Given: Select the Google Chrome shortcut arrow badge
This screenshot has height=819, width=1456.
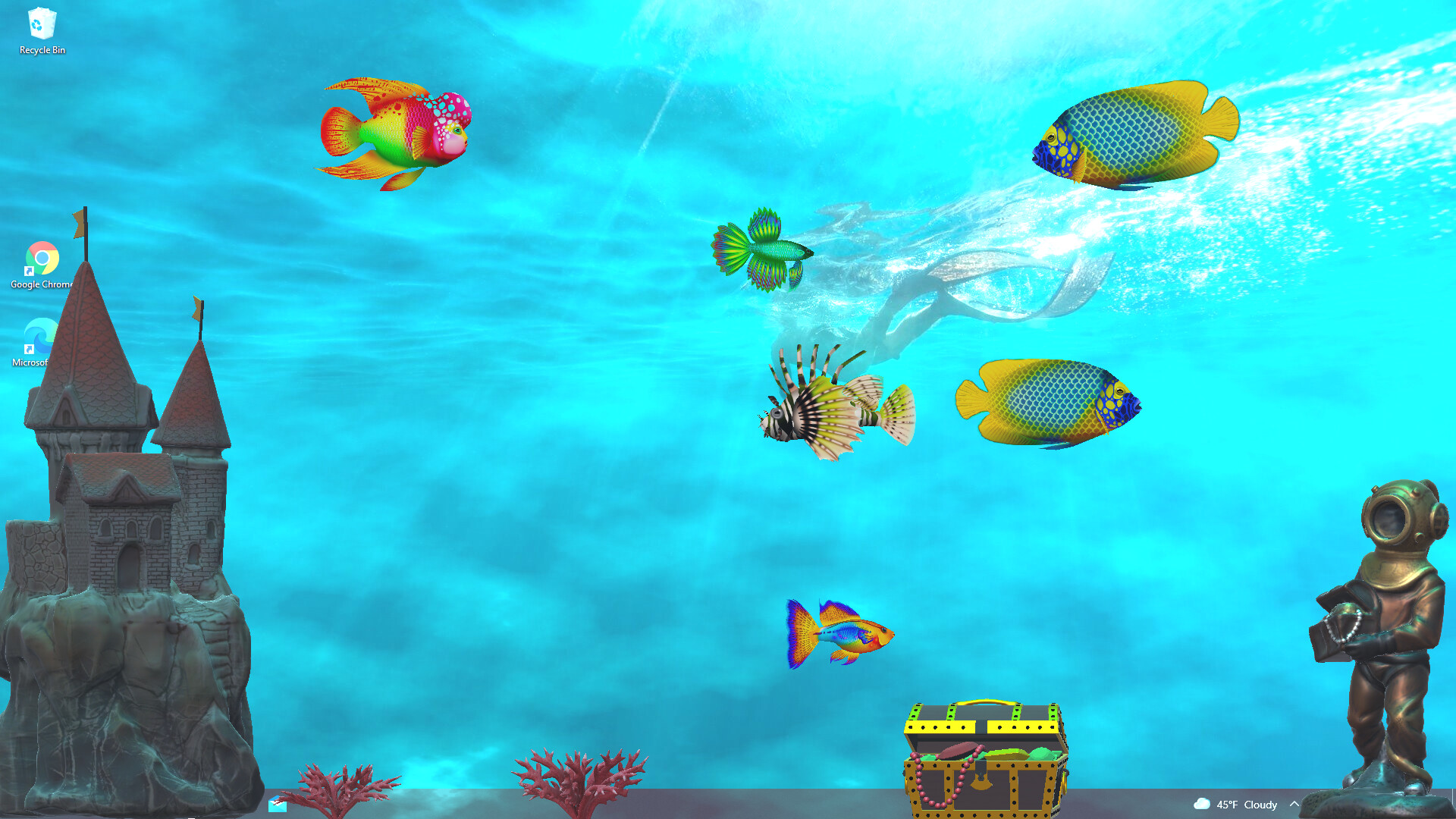Looking at the screenshot, I should [x=29, y=271].
